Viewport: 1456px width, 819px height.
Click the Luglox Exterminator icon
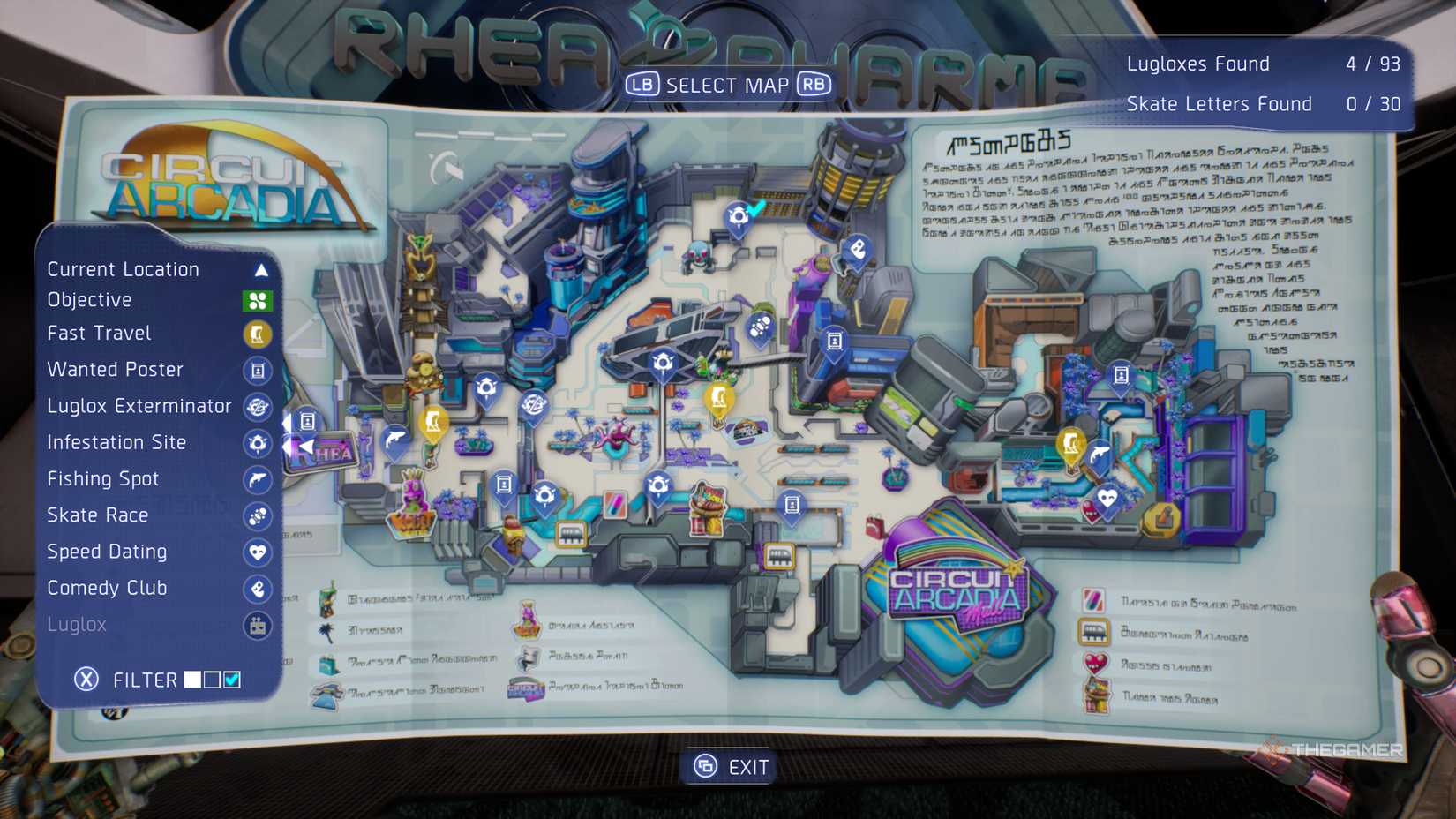point(258,407)
